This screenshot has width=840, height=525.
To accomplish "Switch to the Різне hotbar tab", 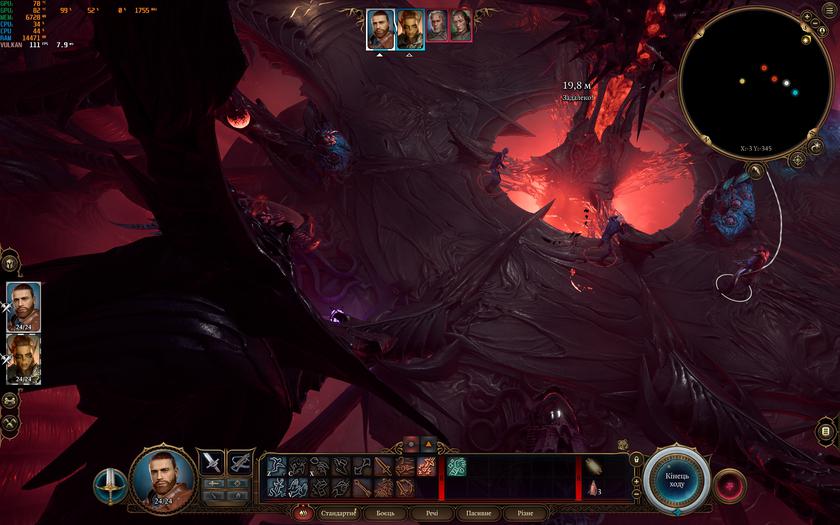I will (x=525, y=513).
